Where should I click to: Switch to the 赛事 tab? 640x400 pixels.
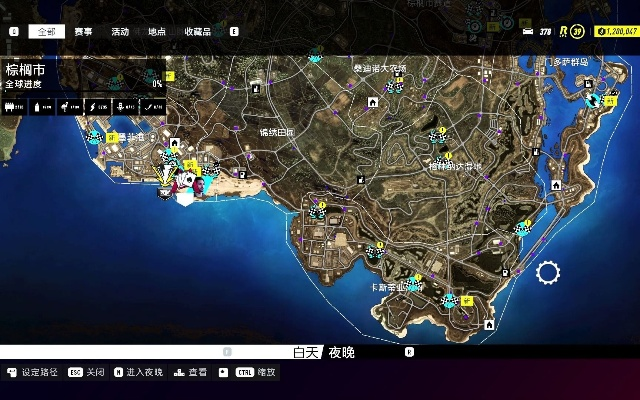[83, 32]
